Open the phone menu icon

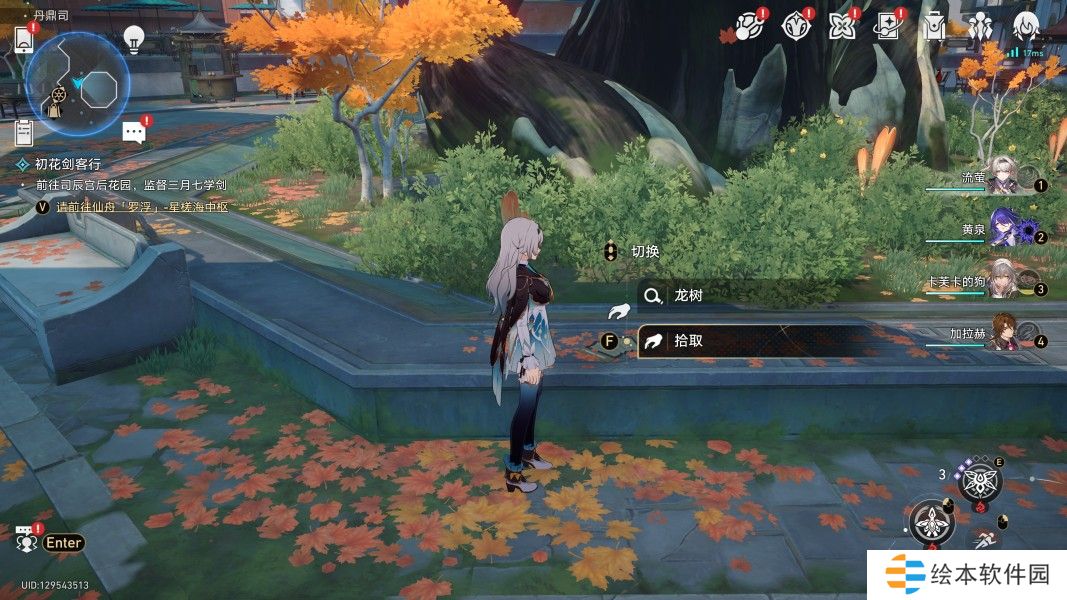coord(25,40)
